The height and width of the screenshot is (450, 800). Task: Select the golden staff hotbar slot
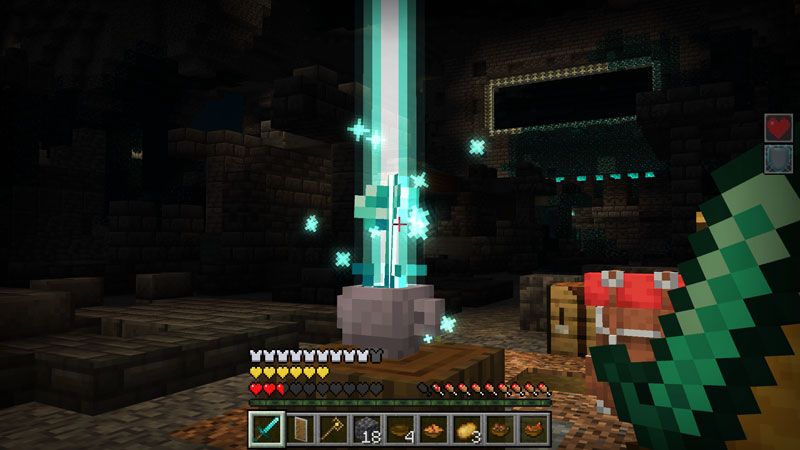tap(333, 428)
